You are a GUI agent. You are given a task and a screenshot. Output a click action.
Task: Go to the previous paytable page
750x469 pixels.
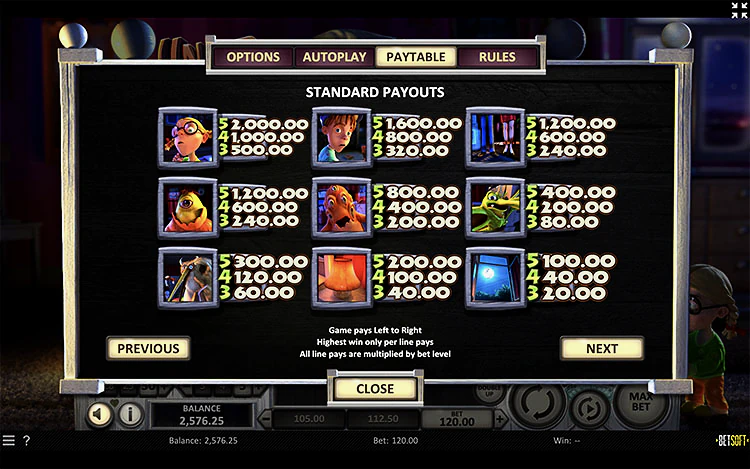(x=148, y=349)
